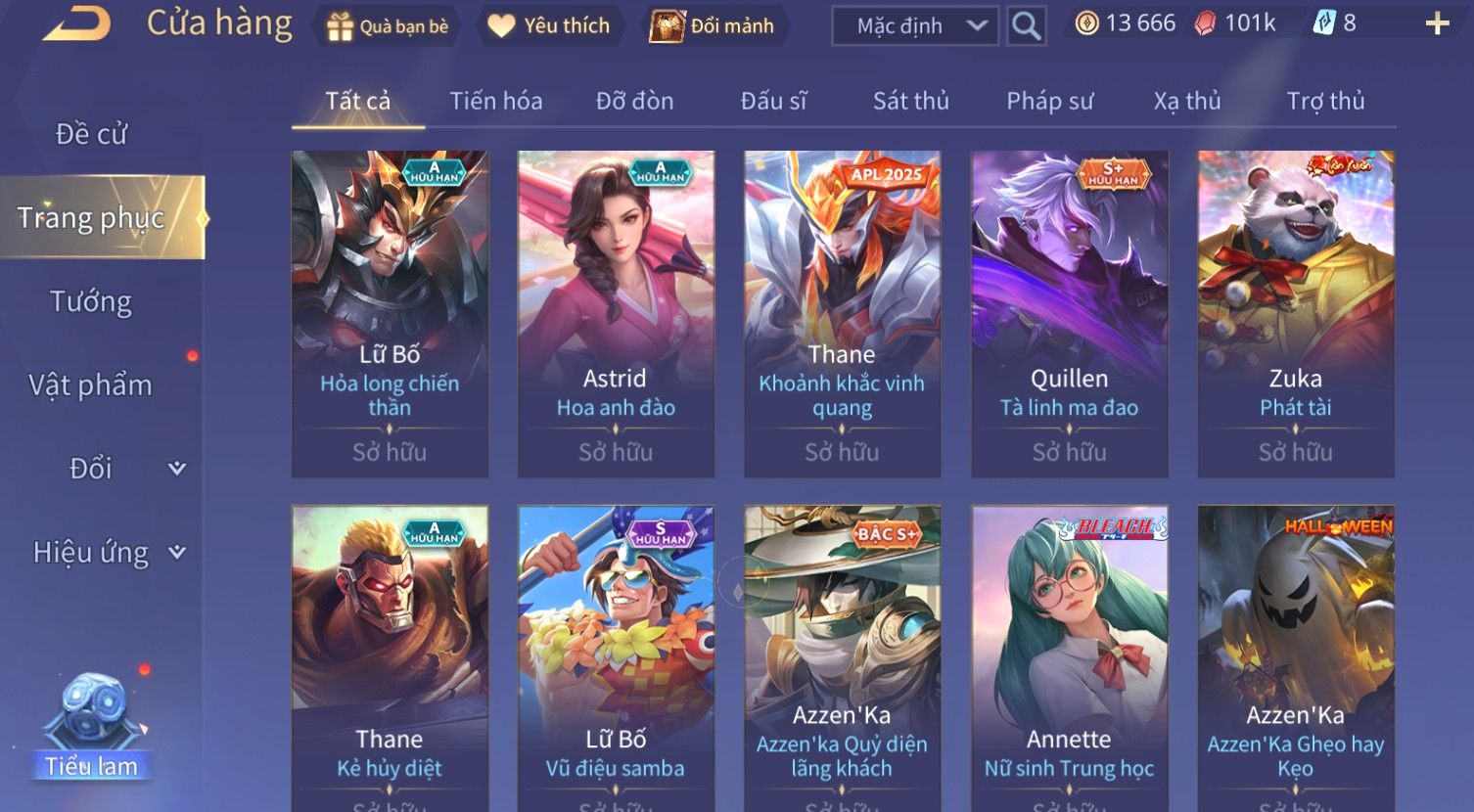Viewport: 1474px width, 812px height.
Task: Expand the Hiệu ứng sidebar menu
Action: pyautogui.click(x=108, y=553)
